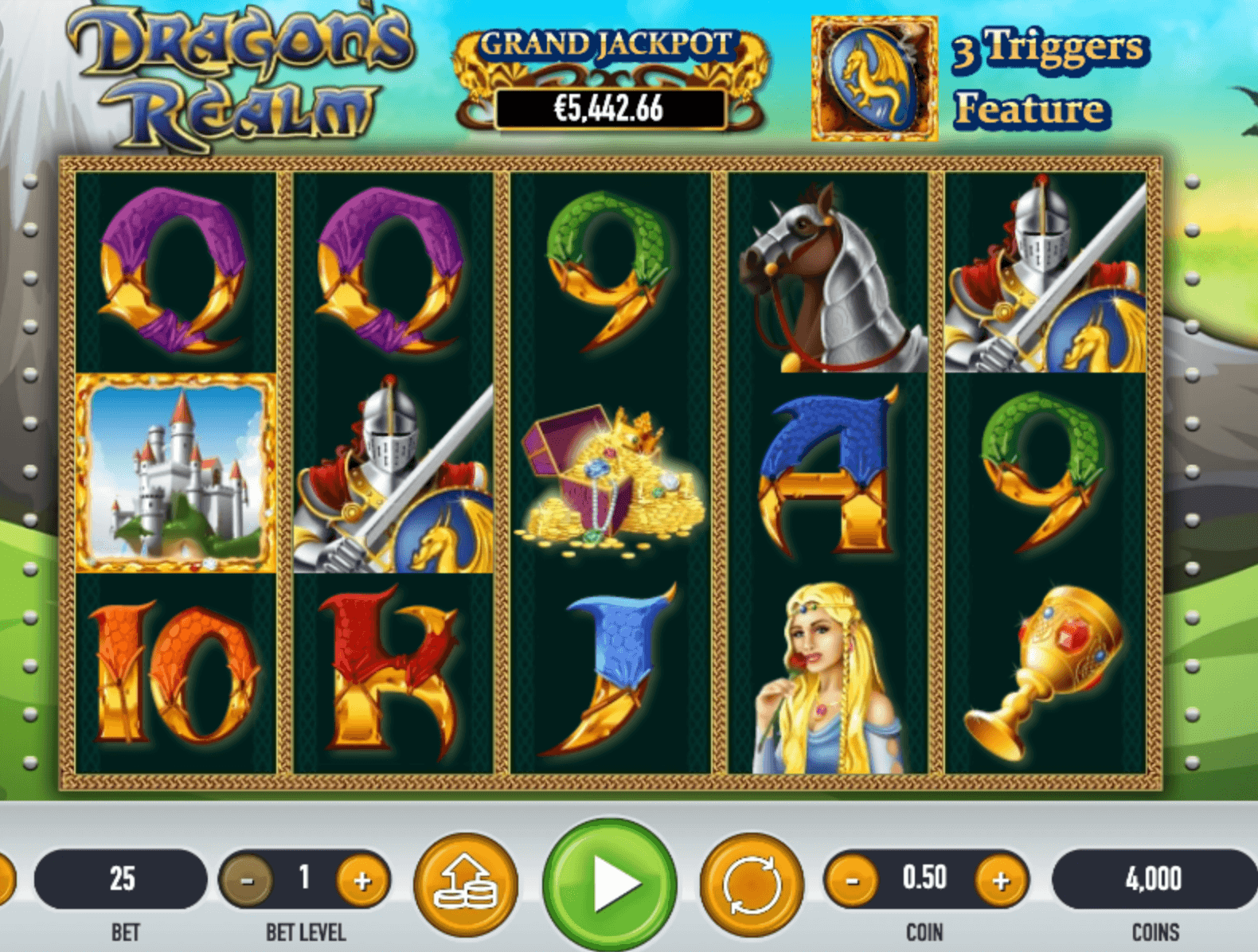Set max bet with the coin stack button

tap(466, 884)
